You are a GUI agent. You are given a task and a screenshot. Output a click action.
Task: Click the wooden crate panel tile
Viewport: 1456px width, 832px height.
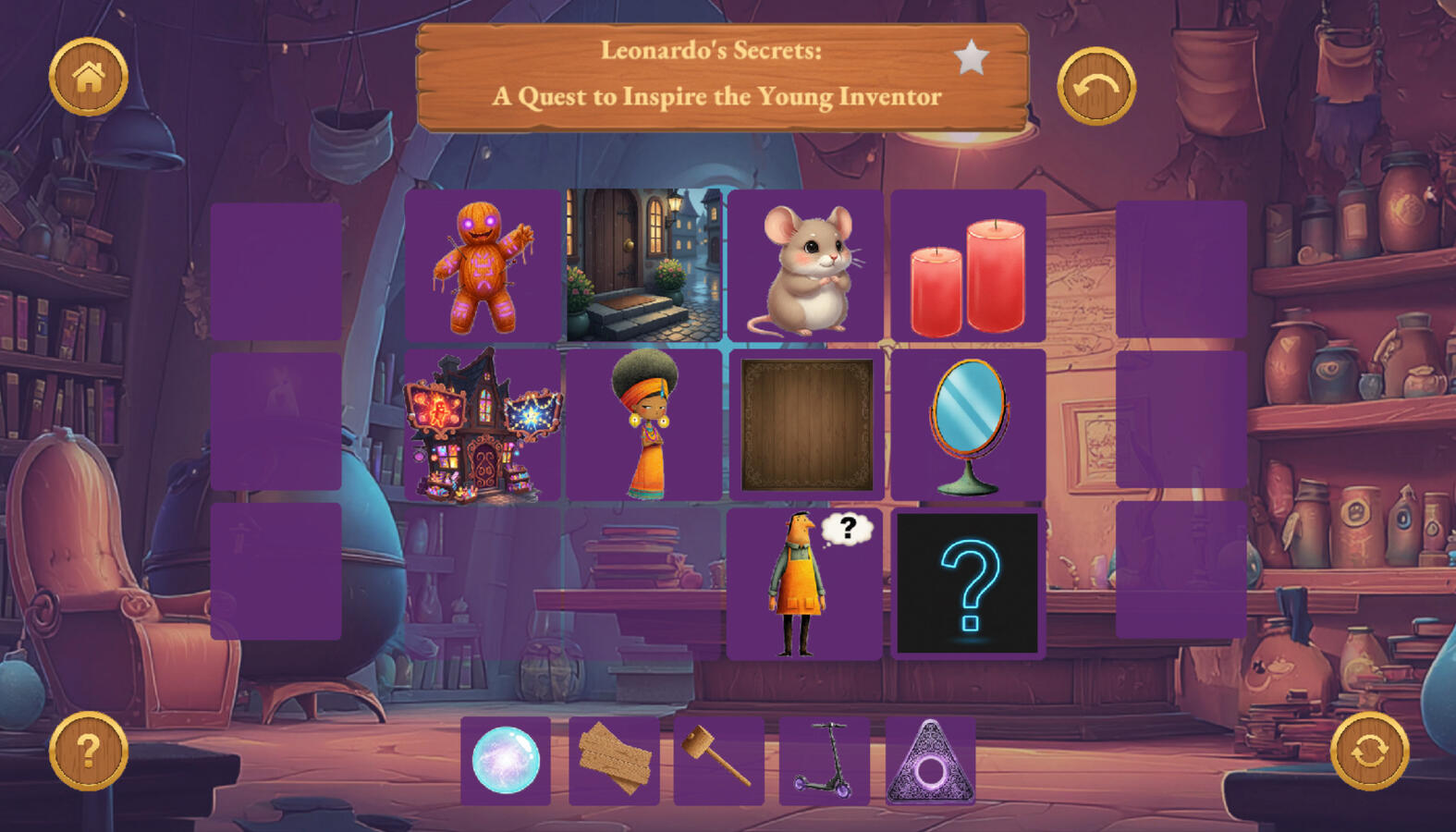(x=806, y=425)
